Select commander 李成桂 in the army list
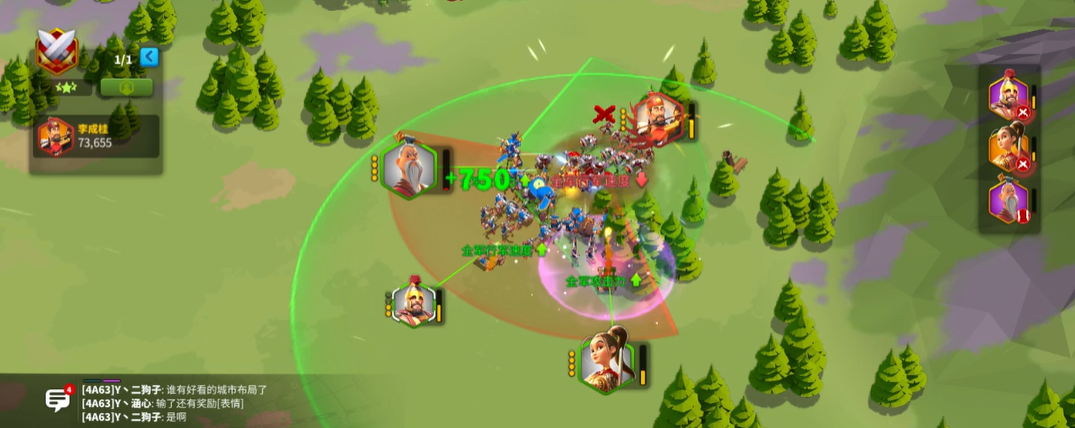The height and width of the screenshot is (428, 1075). pyautogui.click(x=95, y=136)
